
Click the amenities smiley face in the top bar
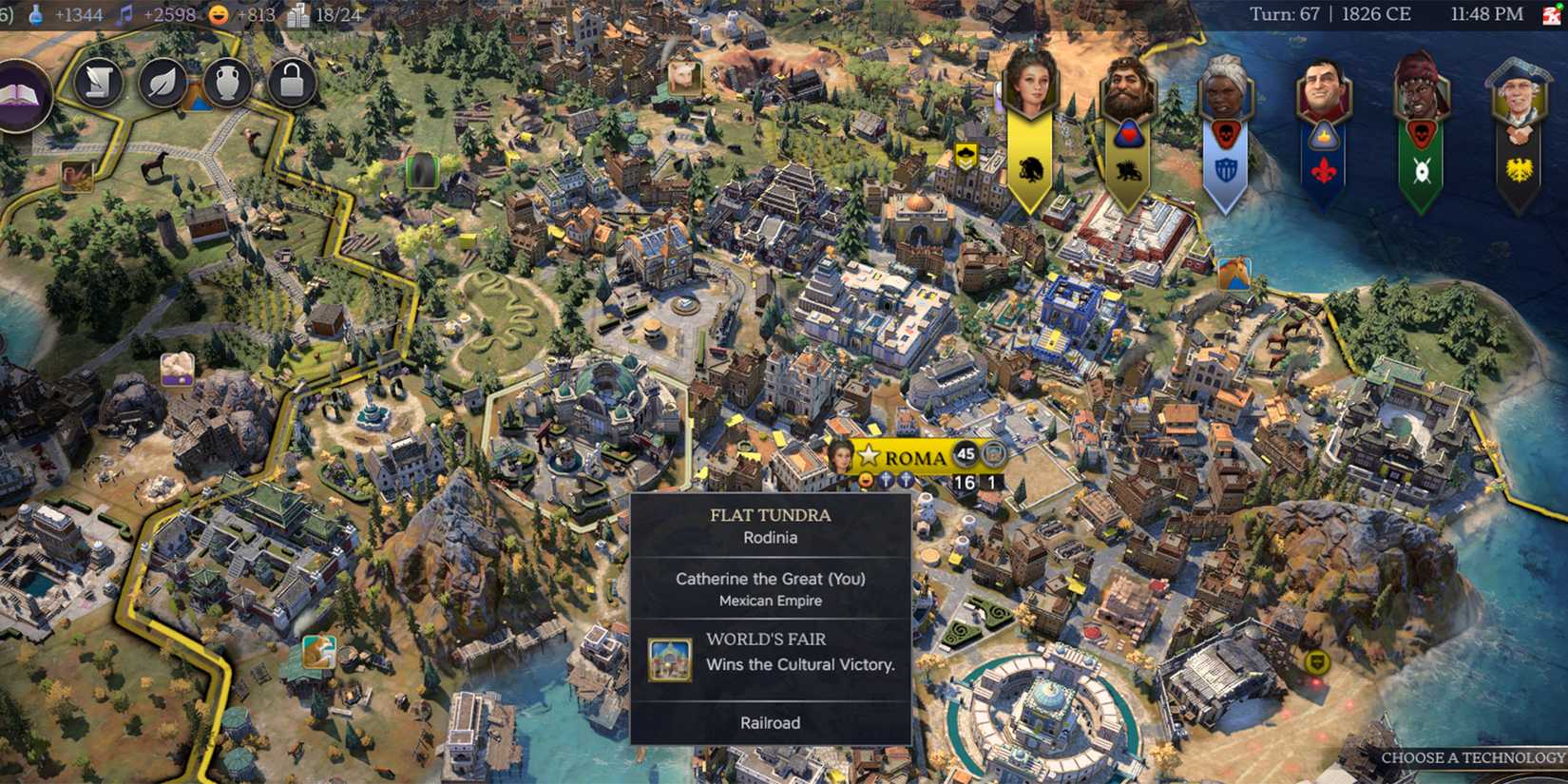pos(217,14)
